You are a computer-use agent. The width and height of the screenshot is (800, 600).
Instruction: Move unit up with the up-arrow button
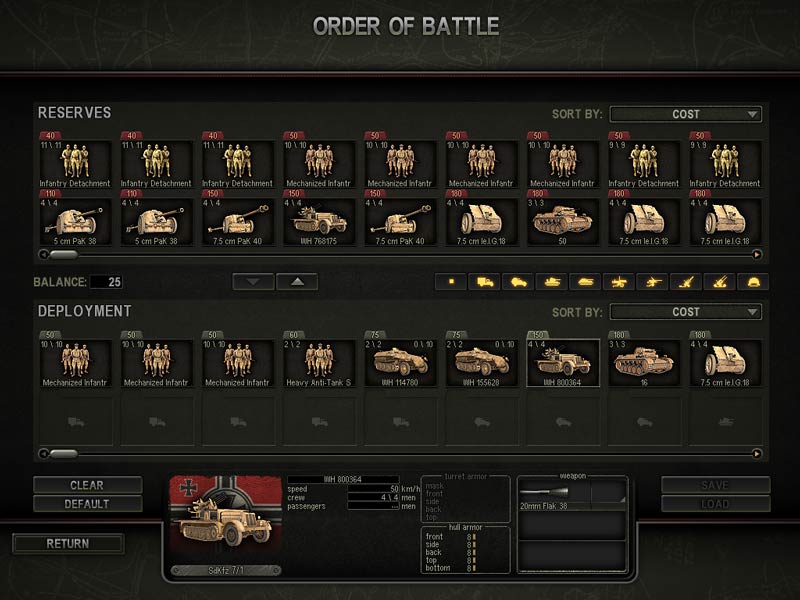[297, 282]
